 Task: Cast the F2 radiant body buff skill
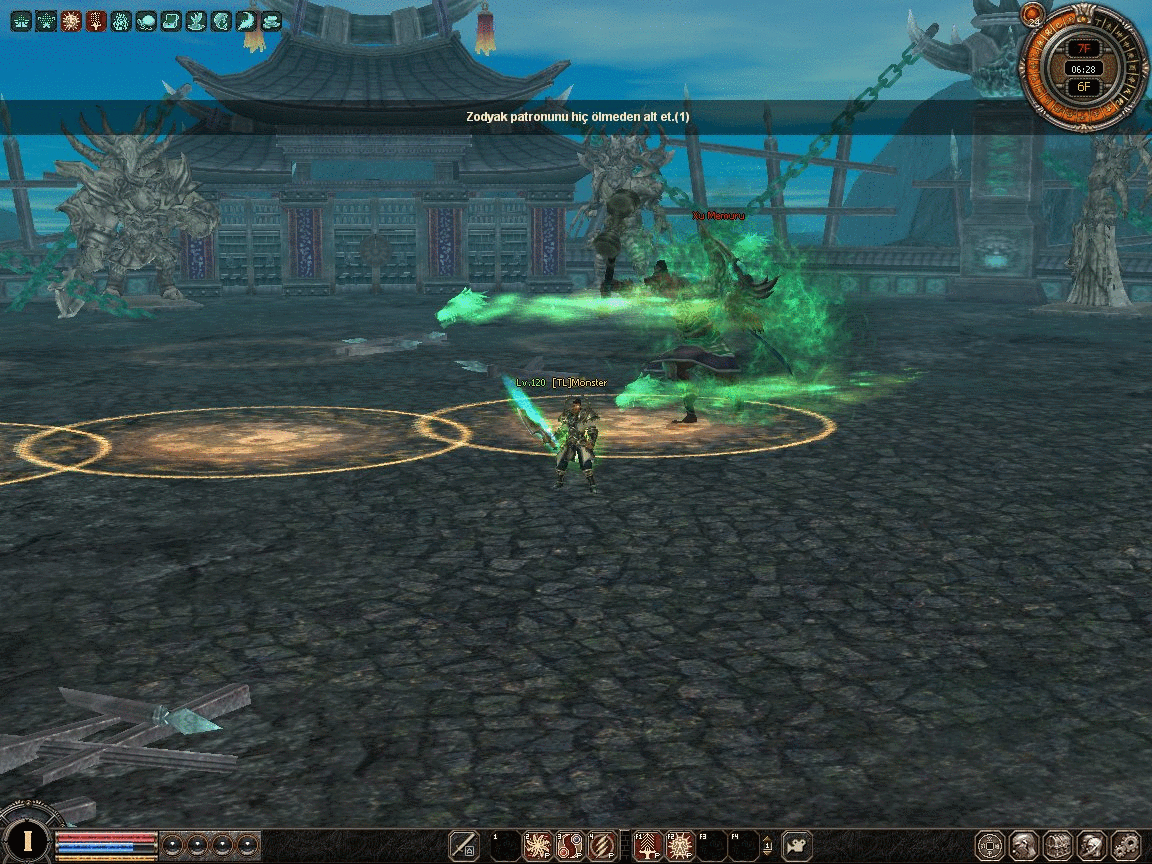681,846
